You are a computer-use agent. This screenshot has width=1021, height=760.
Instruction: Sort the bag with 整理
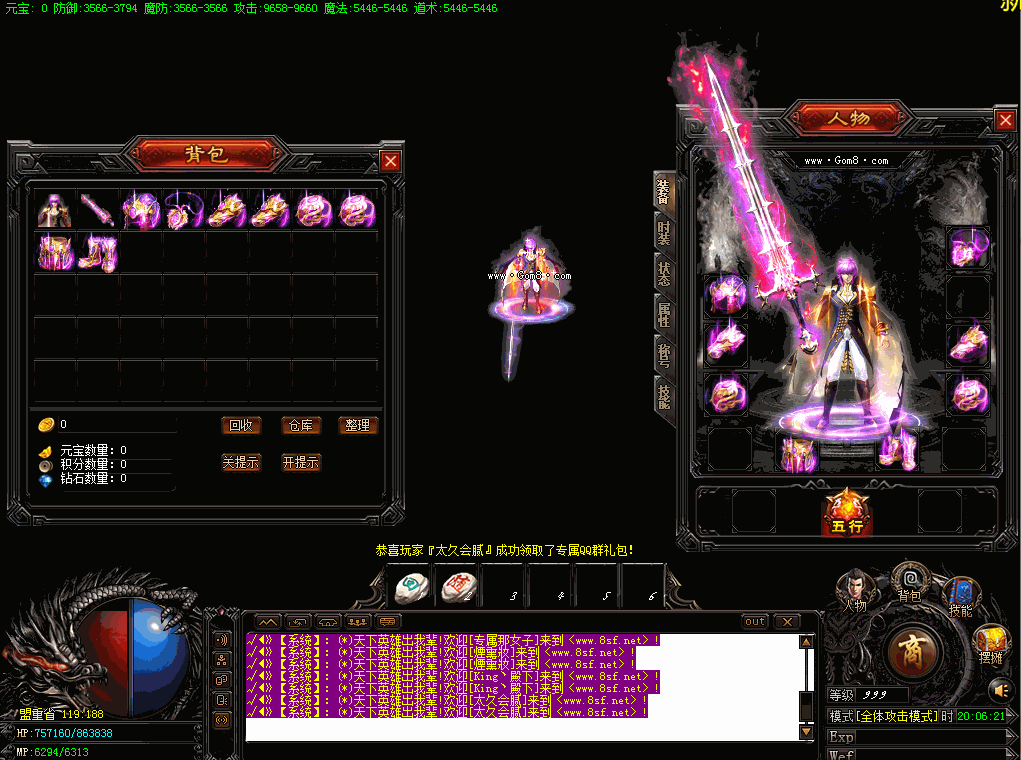pos(357,425)
